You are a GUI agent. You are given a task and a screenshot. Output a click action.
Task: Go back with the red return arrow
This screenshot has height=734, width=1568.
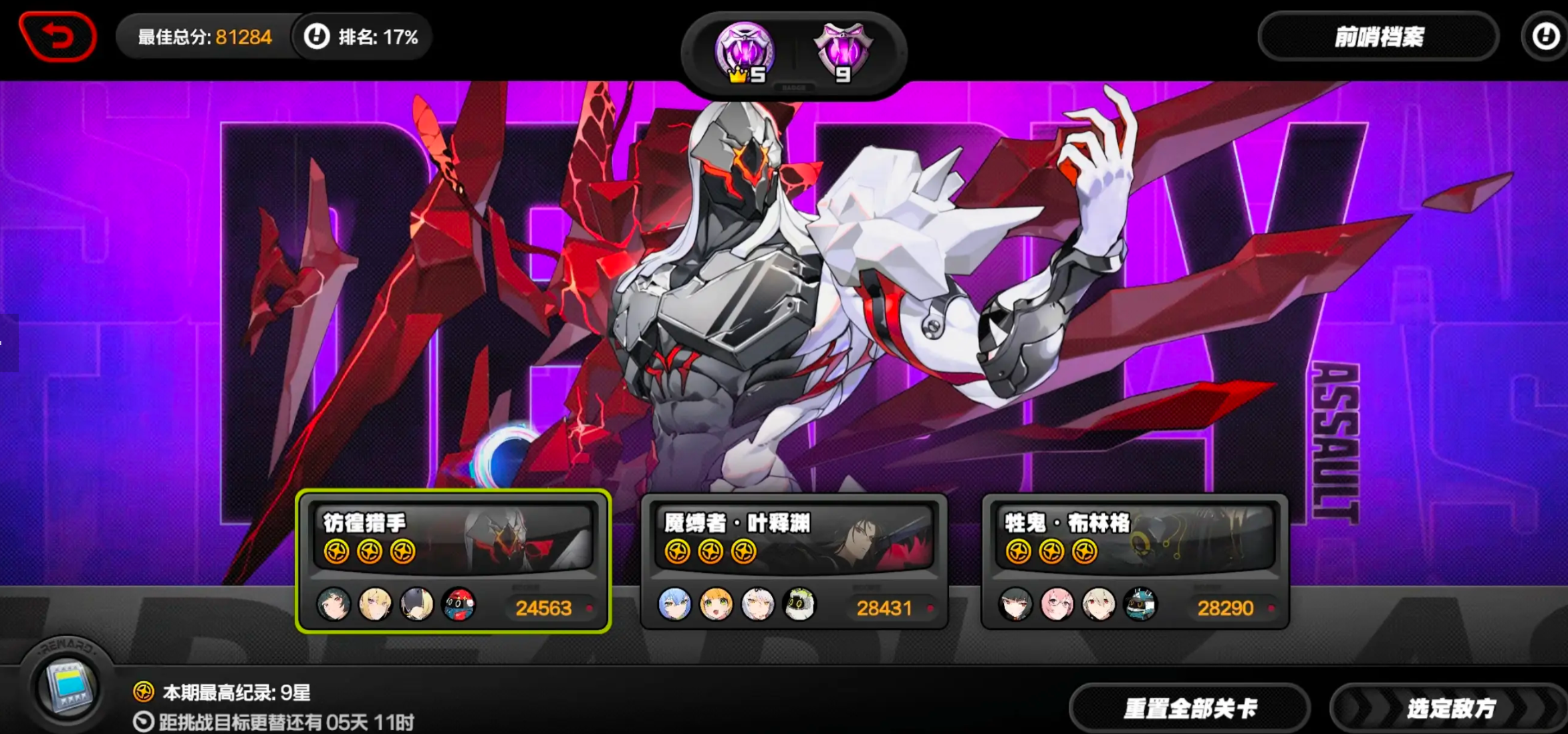tap(59, 36)
